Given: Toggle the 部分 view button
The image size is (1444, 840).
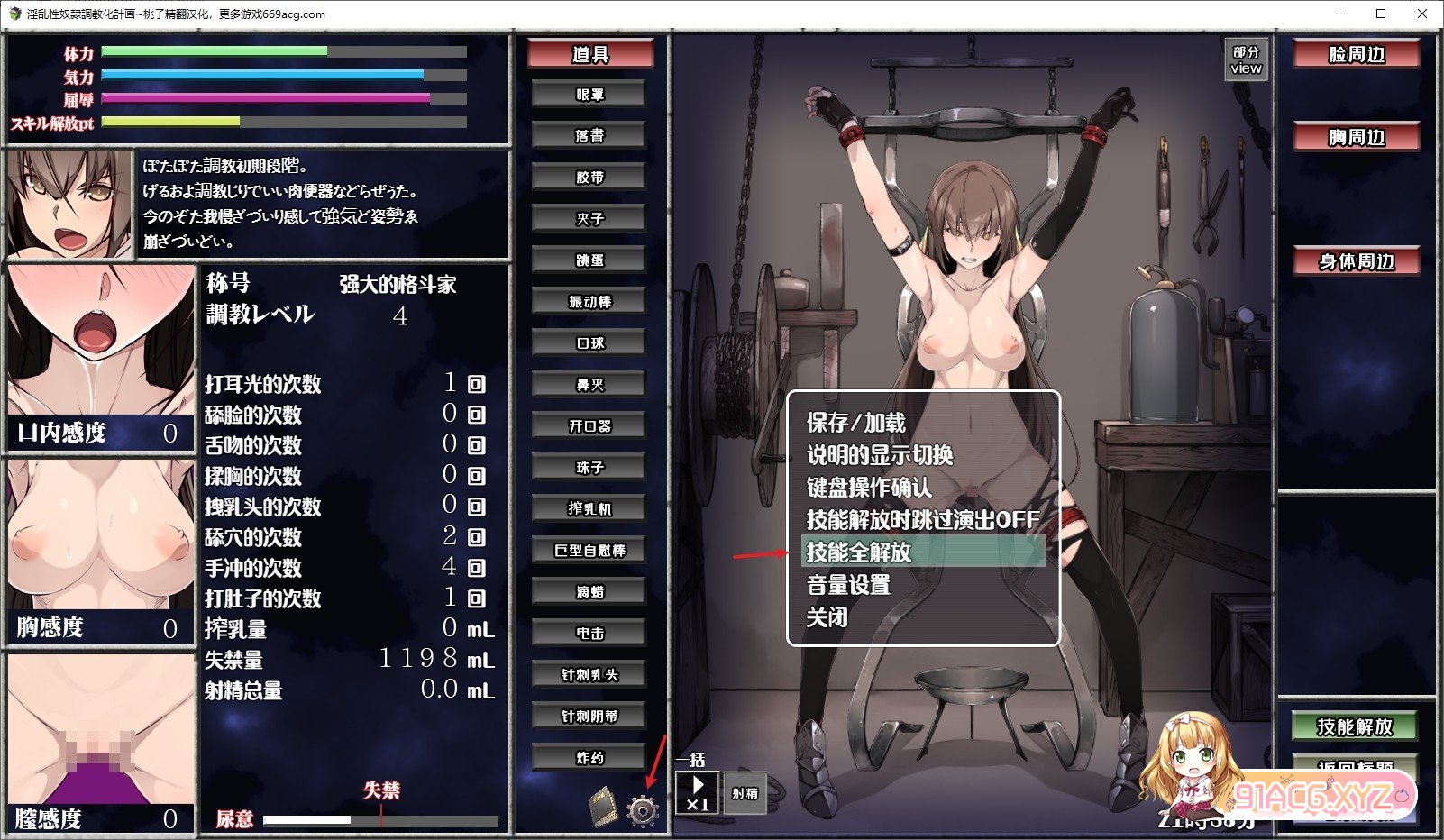Looking at the screenshot, I should point(1246,60).
